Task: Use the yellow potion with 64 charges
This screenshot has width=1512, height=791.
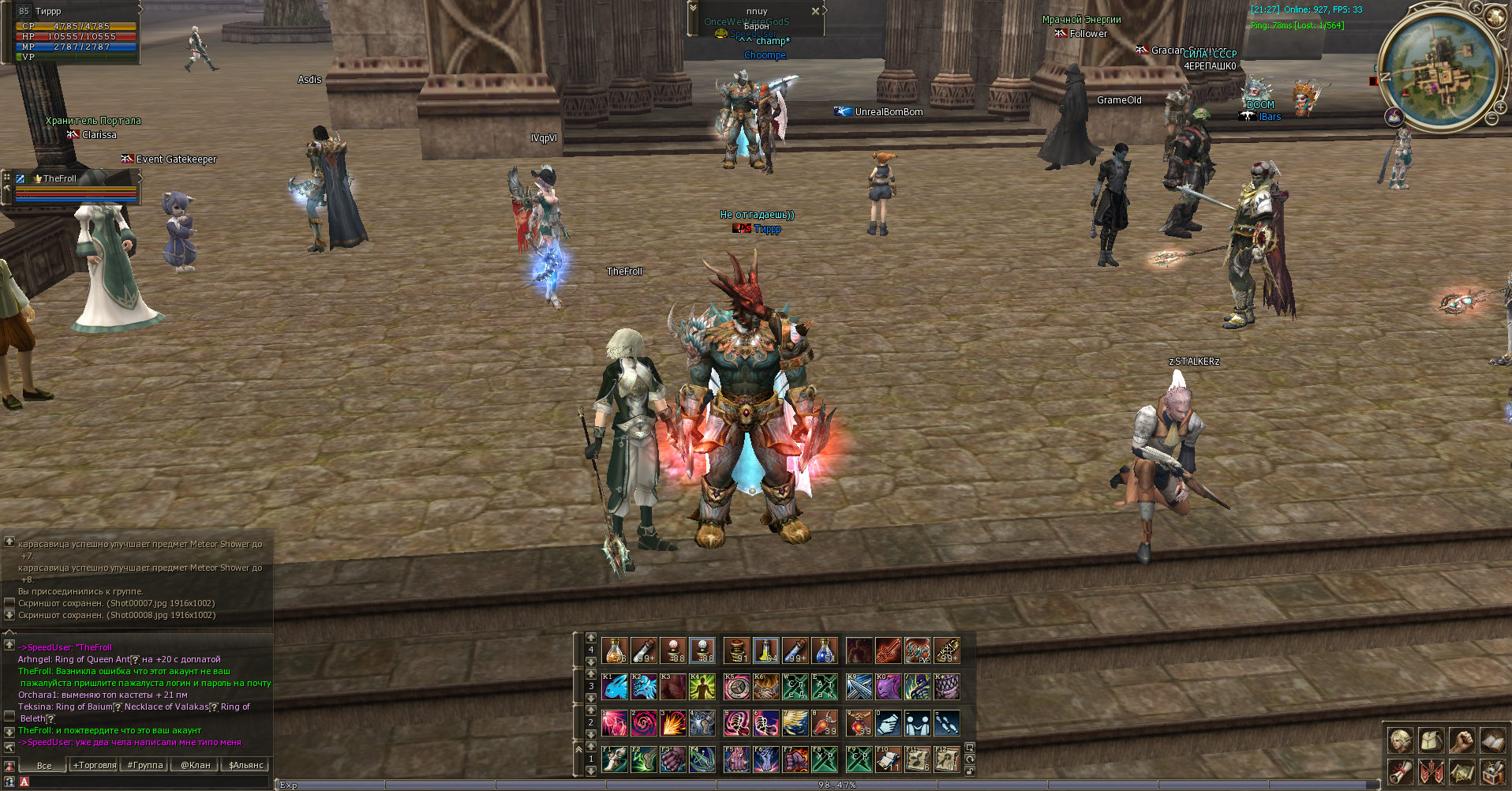Action: click(765, 650)
